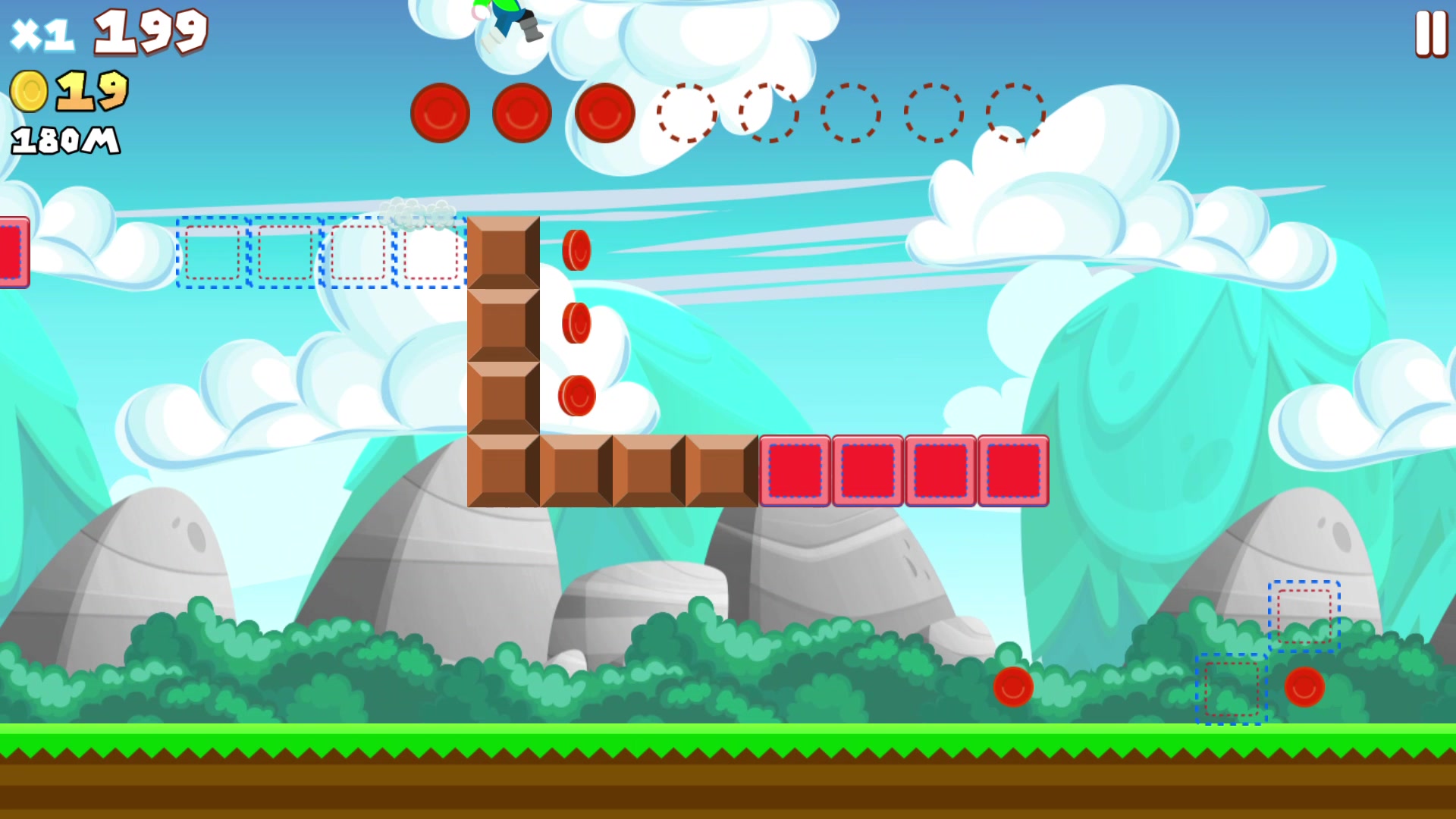
Task: Click the red disc lying on the right bushes
Action: [x=1304, y=689]
